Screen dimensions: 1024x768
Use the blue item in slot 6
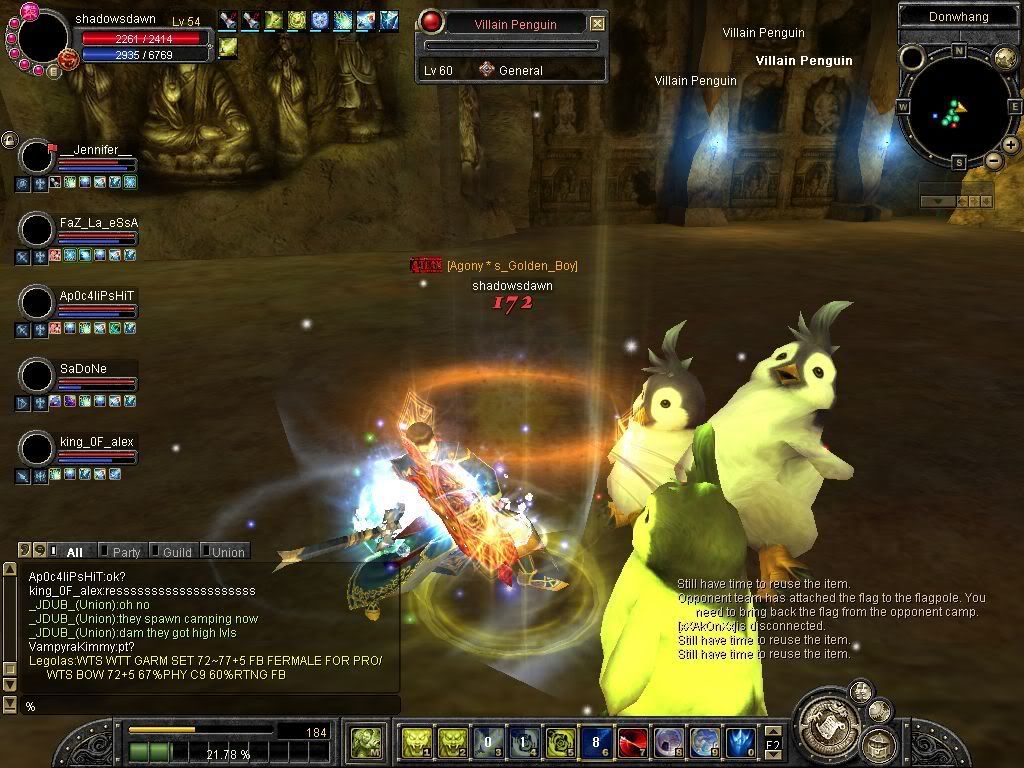[x=596, y=742]
